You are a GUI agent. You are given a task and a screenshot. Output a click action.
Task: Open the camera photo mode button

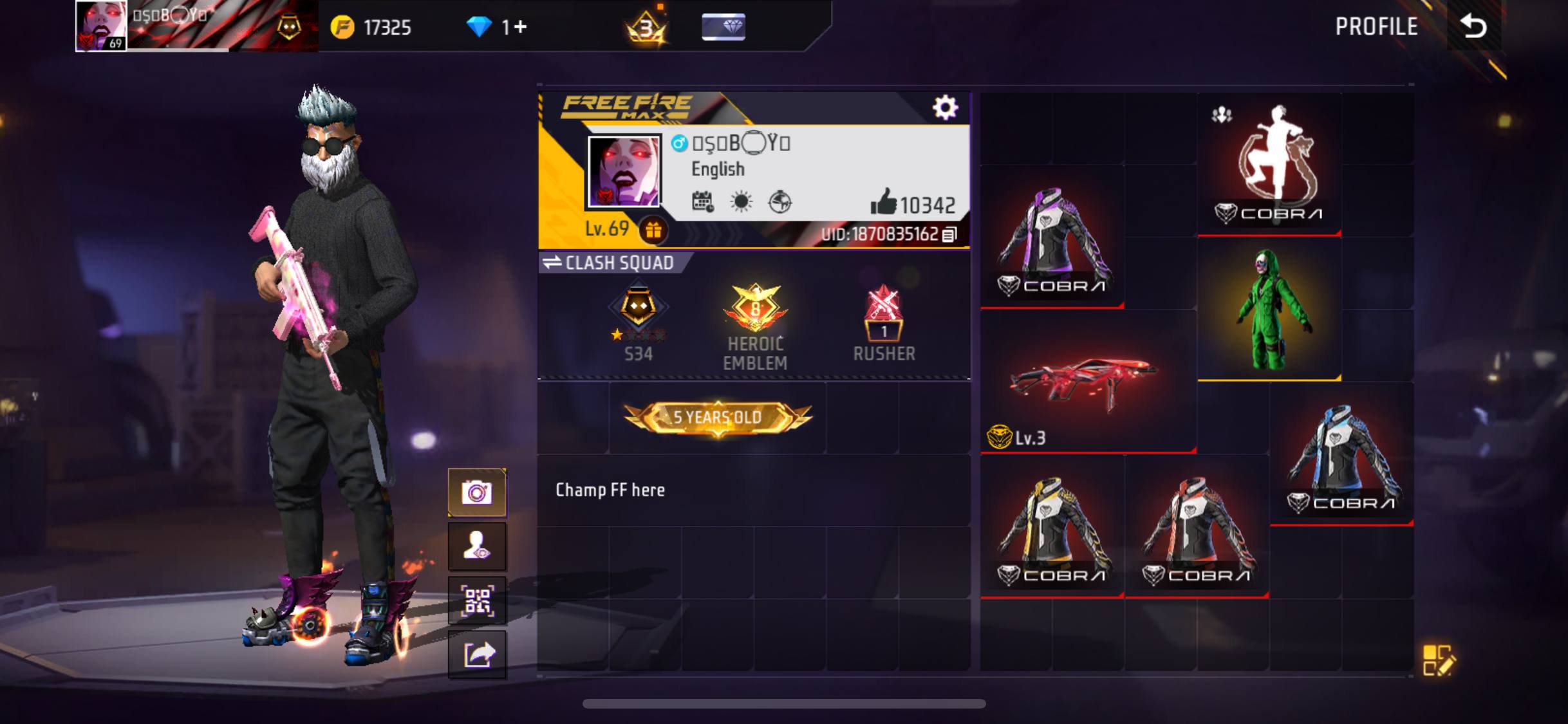click(477, 493)
